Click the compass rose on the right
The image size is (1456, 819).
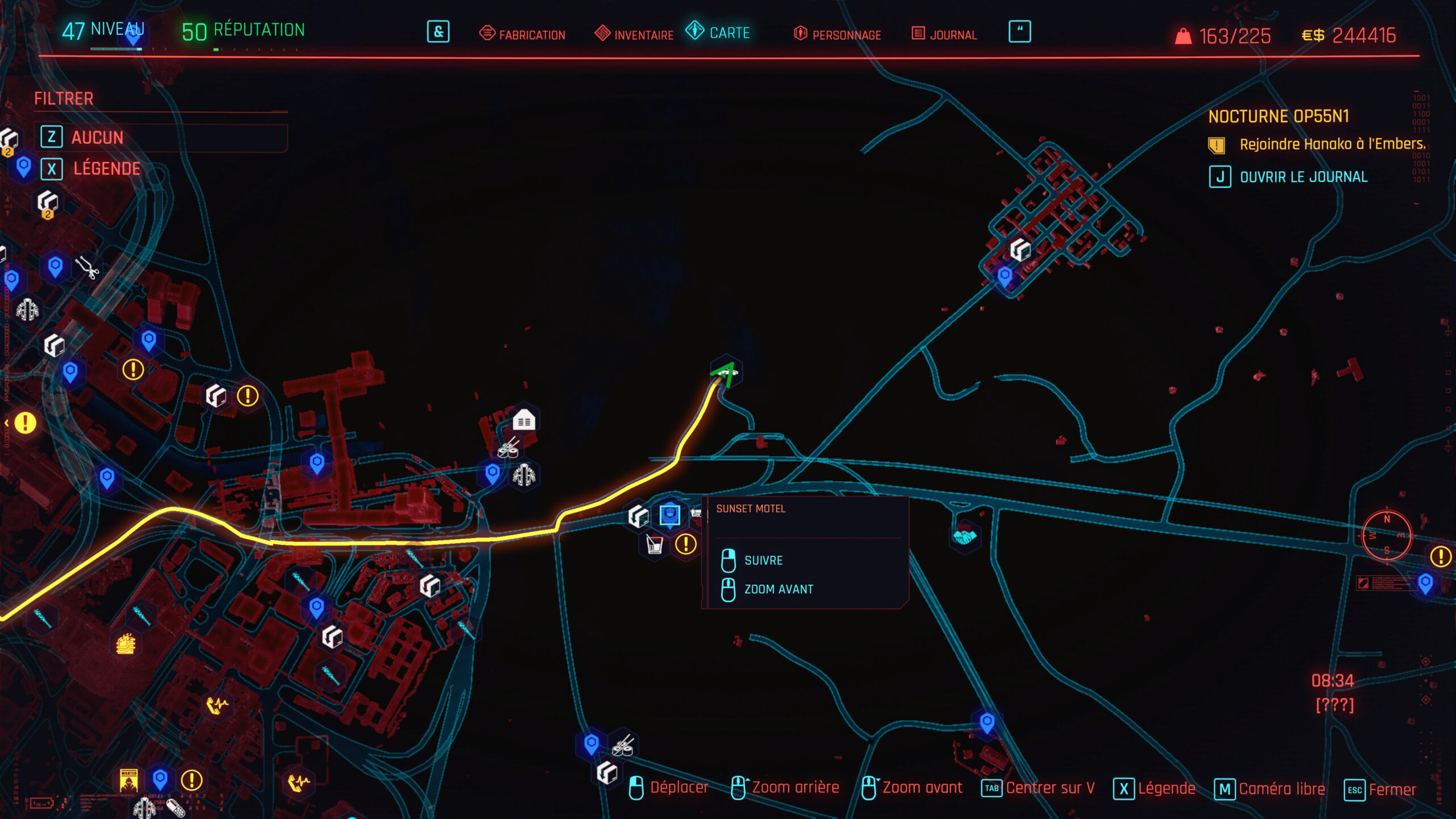click(x=1386, y=535)
